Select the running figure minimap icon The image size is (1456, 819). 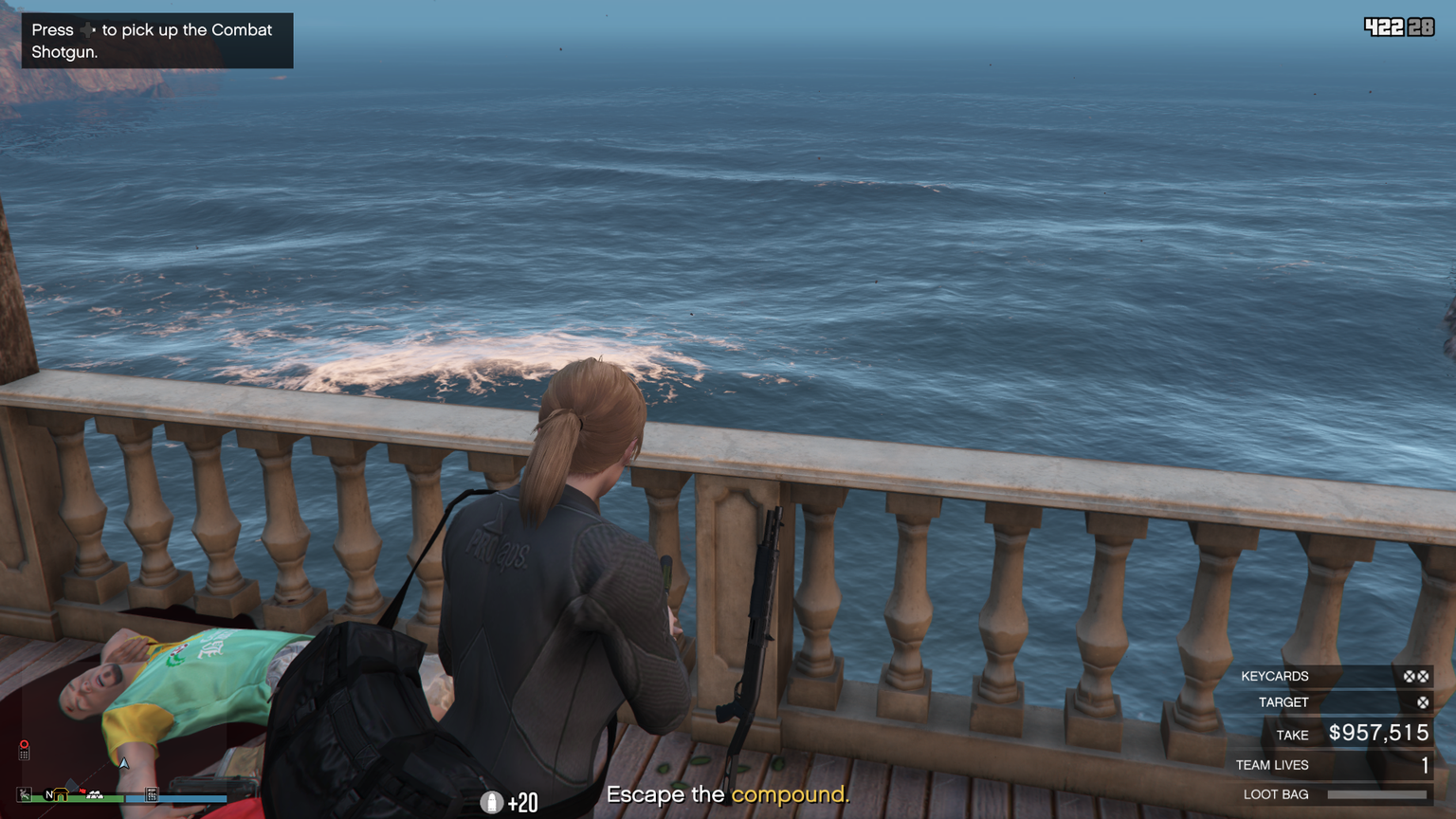(25, 794)
